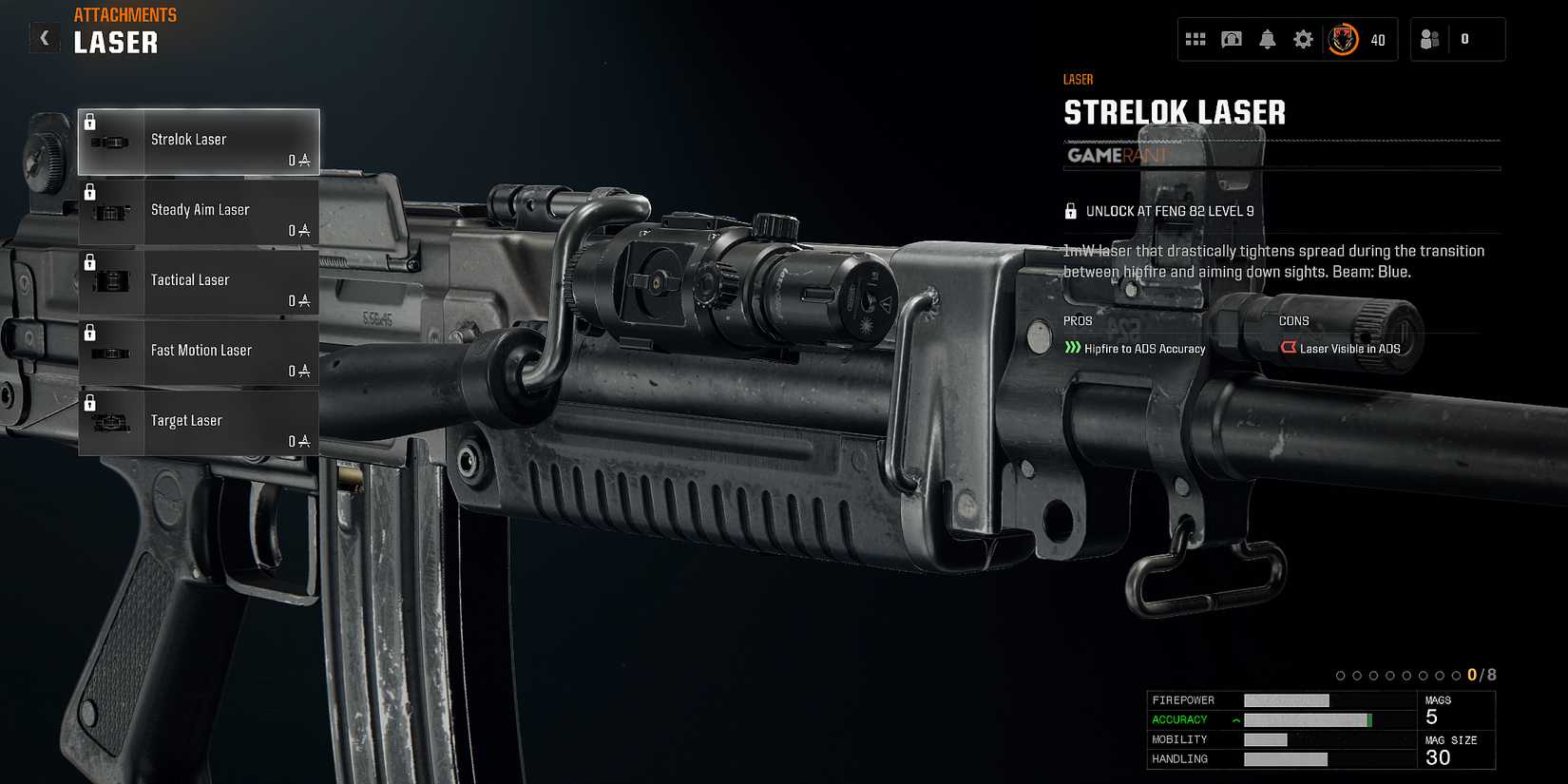Click the clan emblem progress icon
Viewport: 1568px width, 784px height.
point(1345,39)
